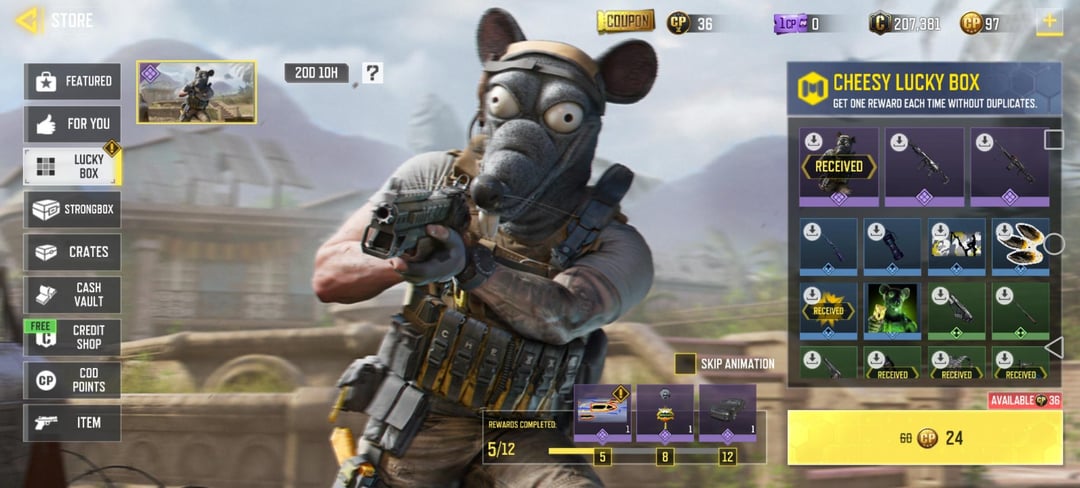Open the Credit Shop

(72, 337)
